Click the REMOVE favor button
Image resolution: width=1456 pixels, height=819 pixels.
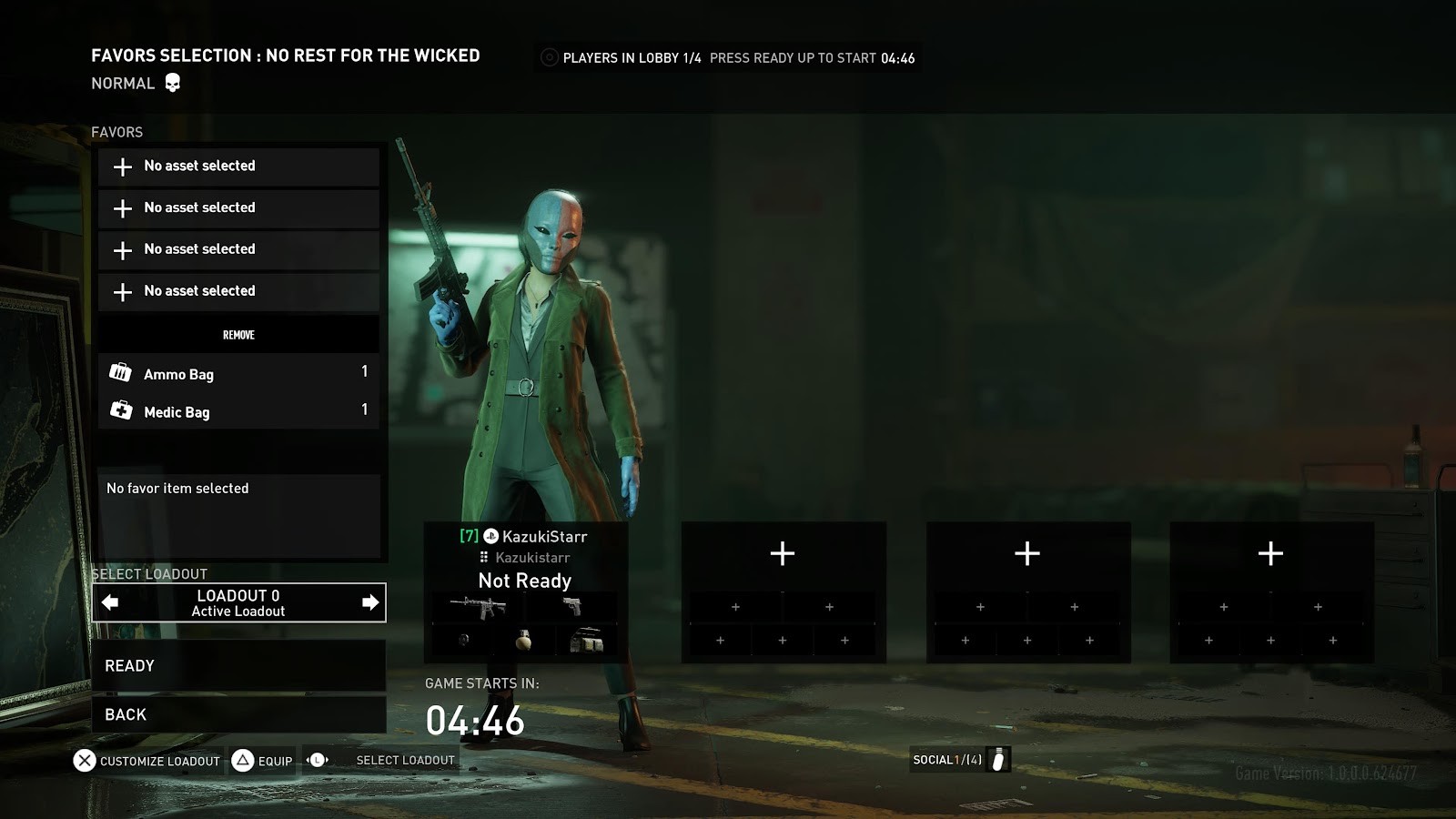(x=238, y=335)
